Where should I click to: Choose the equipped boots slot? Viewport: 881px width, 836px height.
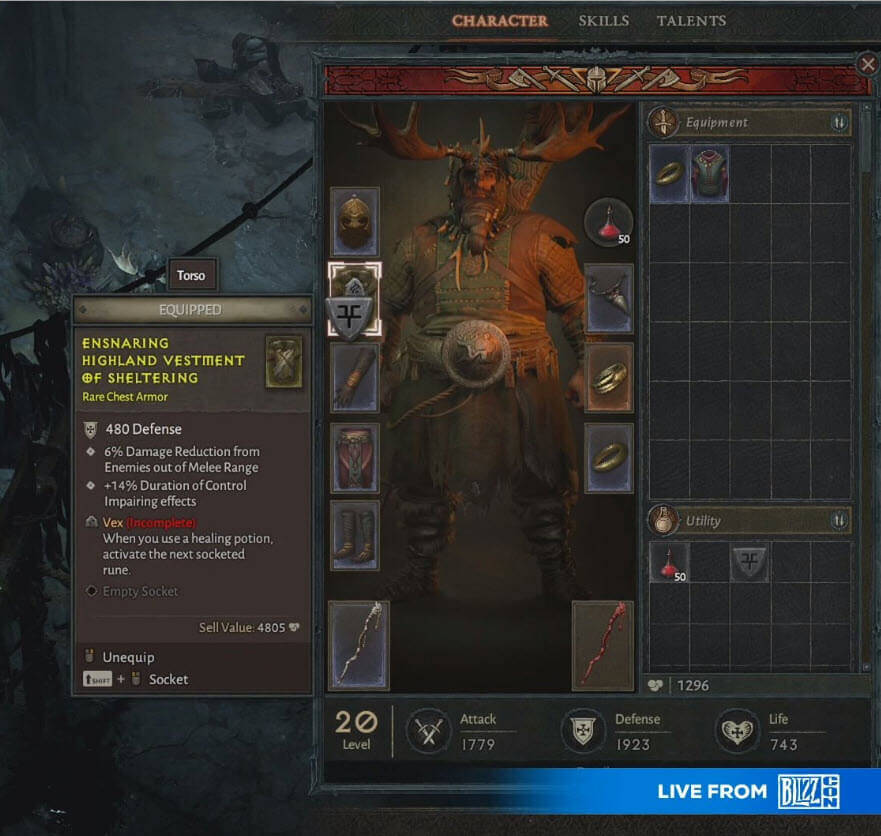pos(355,535)
